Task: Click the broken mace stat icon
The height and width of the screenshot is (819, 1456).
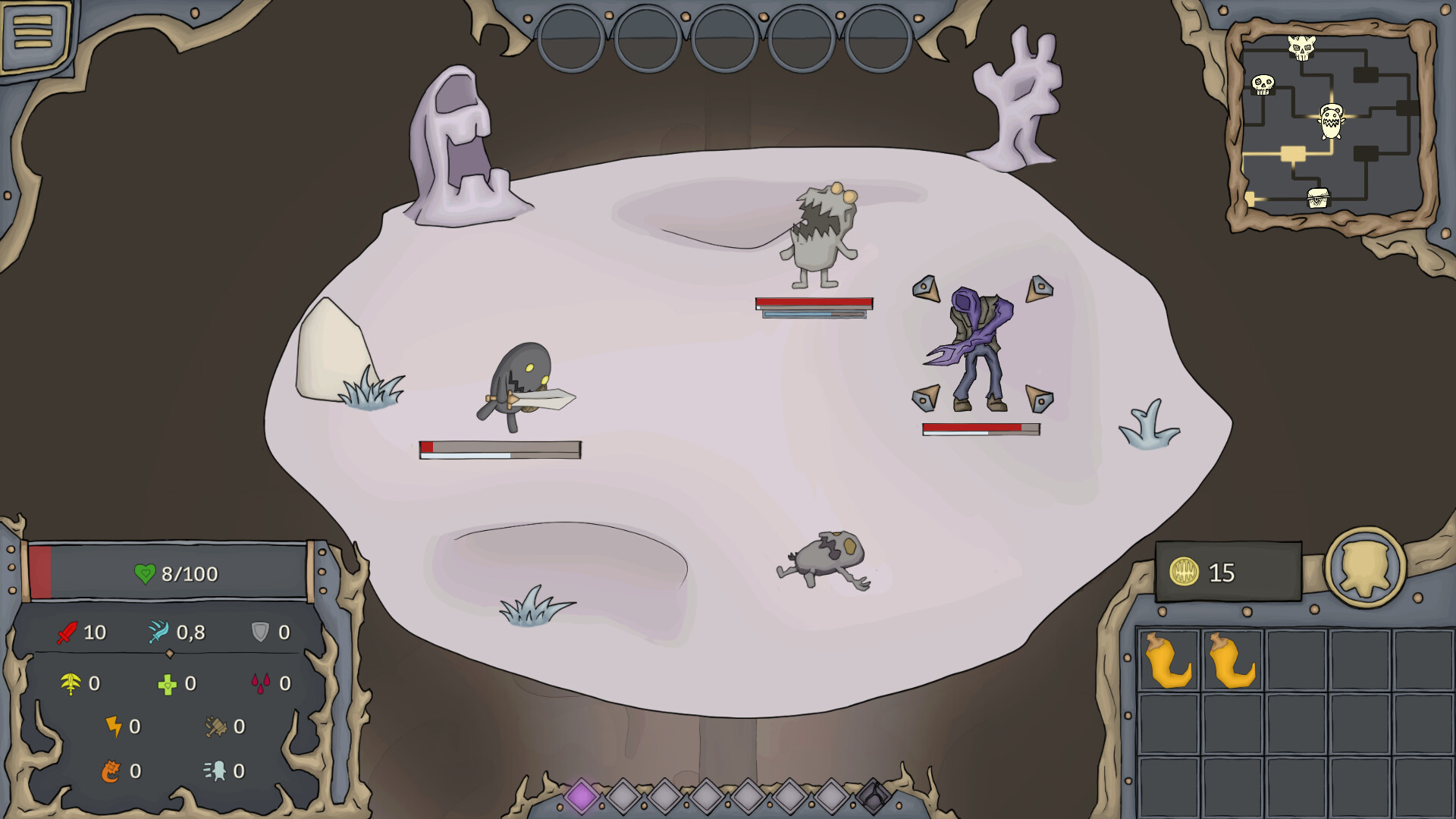Action: (x=215, y=725)
